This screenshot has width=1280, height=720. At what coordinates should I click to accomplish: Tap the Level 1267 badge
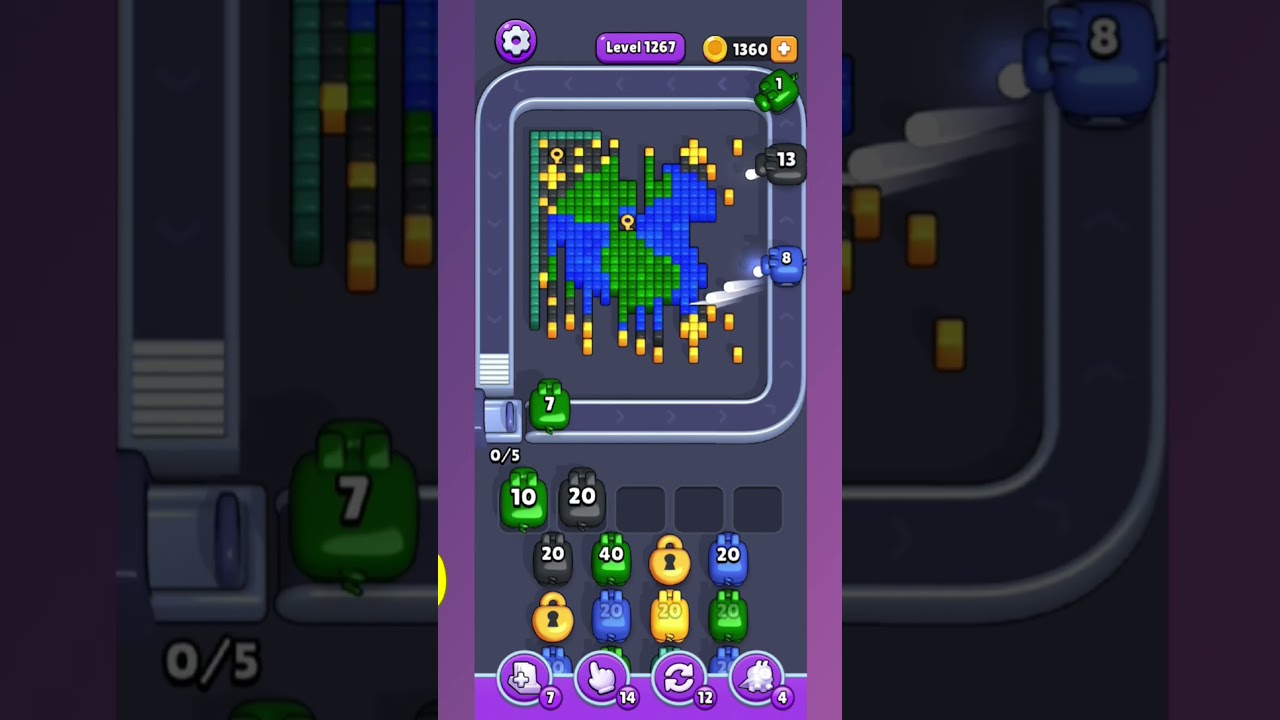[640, 47]
